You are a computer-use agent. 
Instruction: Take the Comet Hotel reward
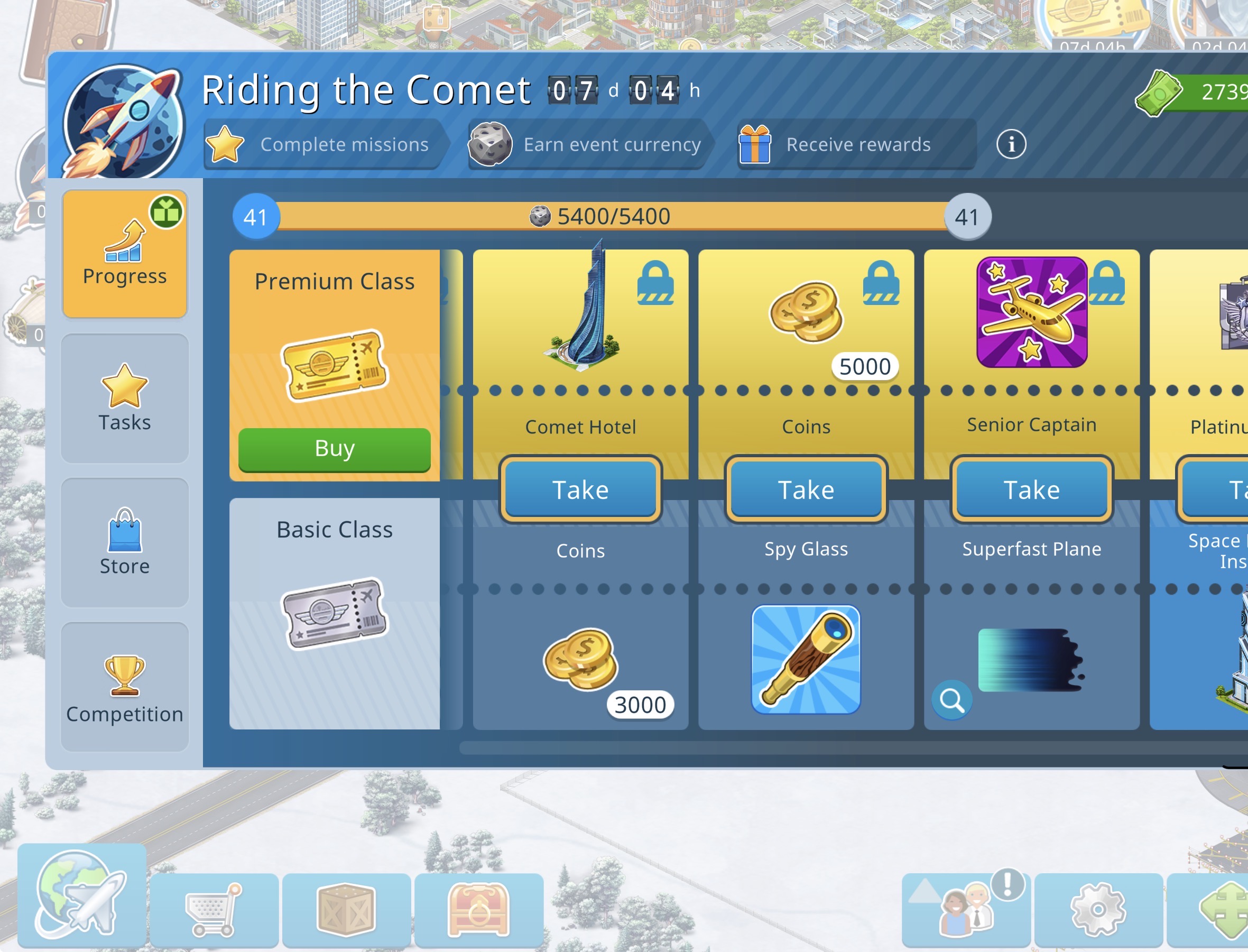580,489
